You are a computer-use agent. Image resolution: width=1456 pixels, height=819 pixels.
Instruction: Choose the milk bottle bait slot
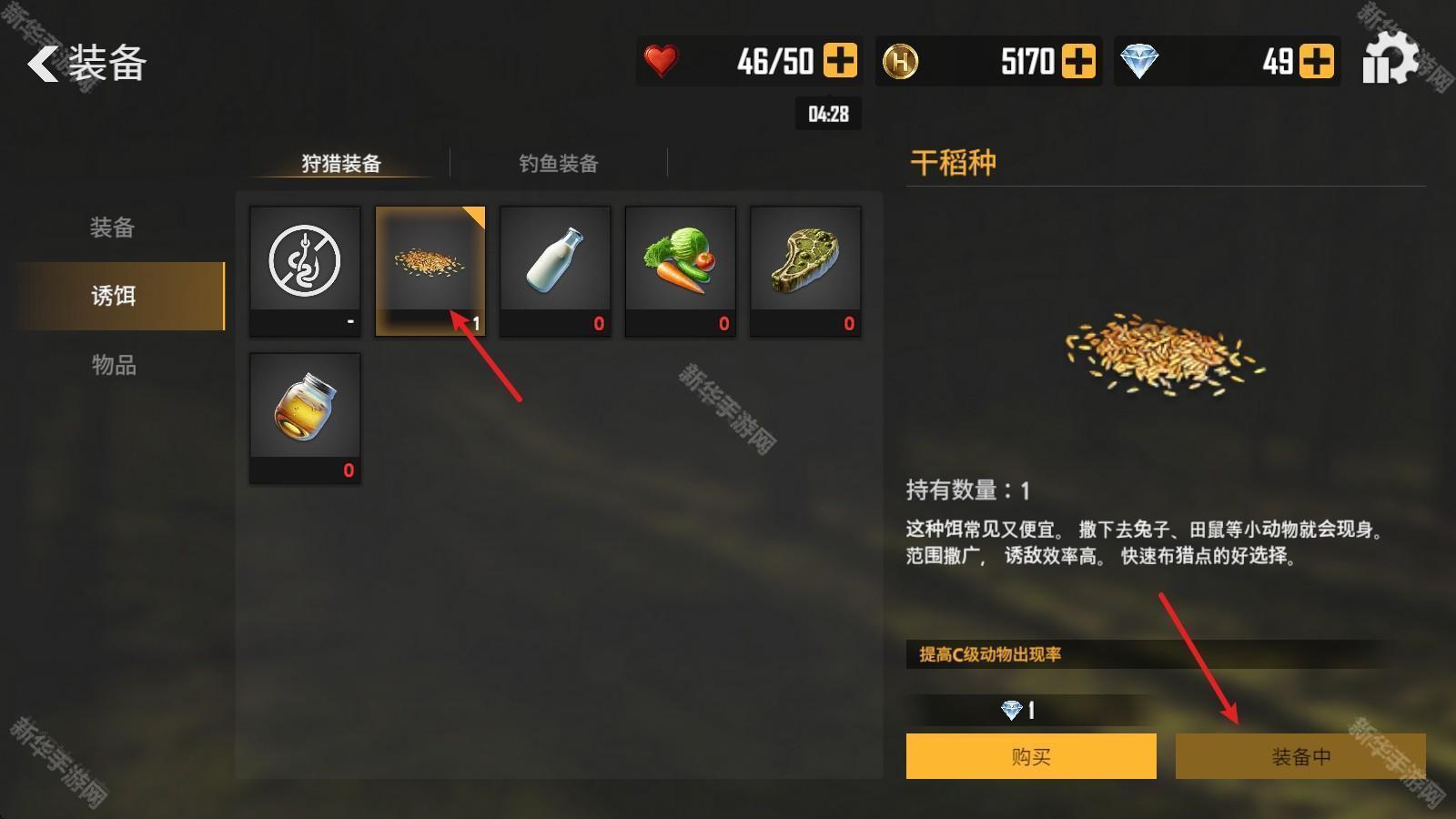click(x=555, y=270)
